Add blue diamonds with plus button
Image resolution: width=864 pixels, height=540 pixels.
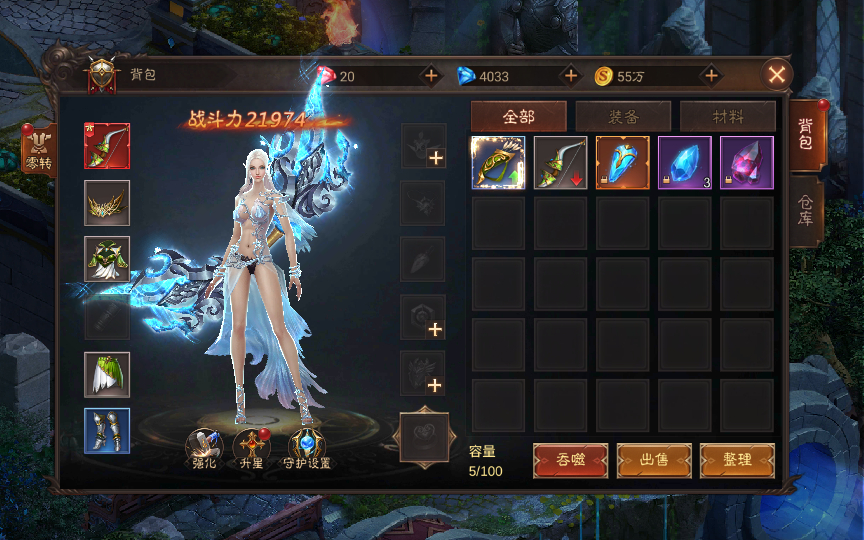571,76
